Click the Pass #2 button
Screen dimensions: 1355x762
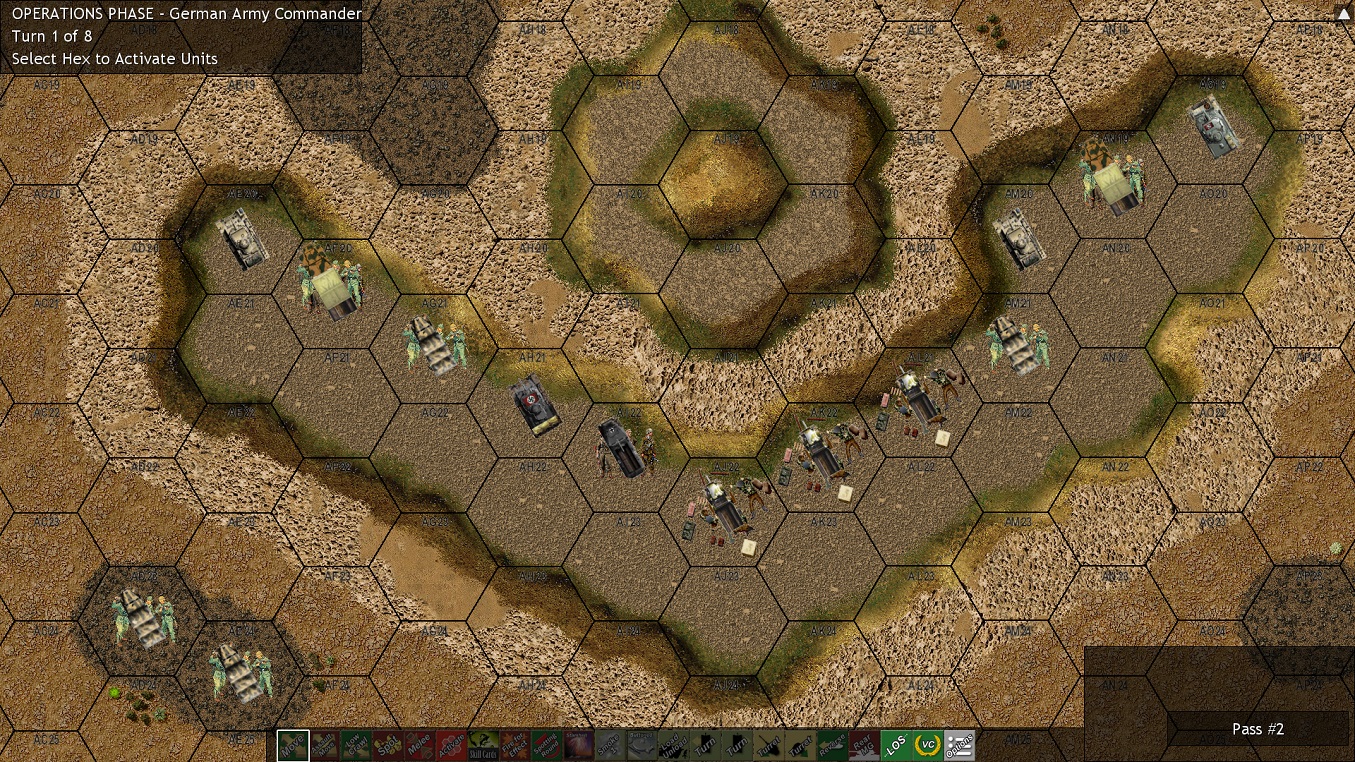click(1257, 729)
